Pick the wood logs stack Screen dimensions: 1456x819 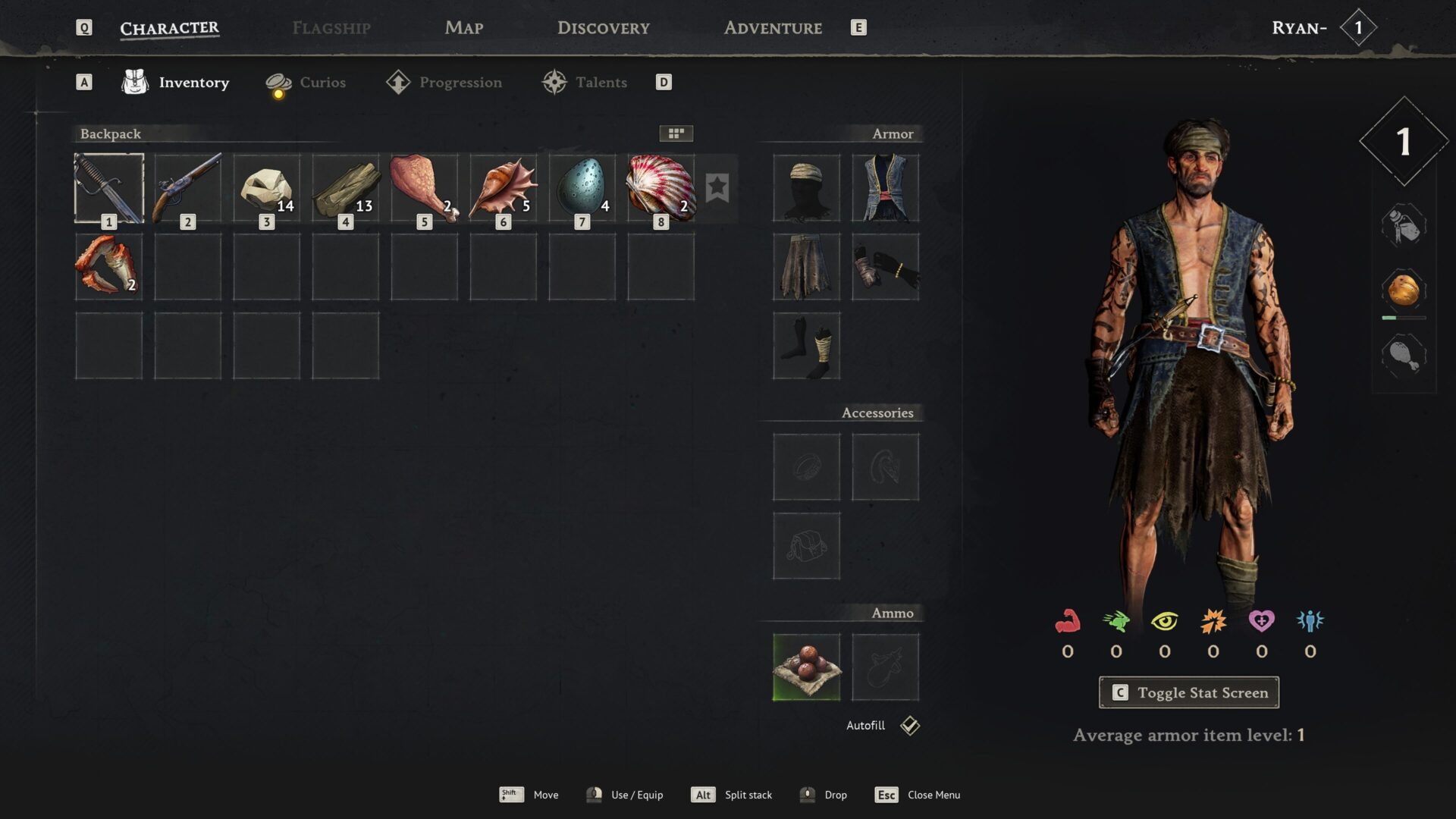(346, 188)
